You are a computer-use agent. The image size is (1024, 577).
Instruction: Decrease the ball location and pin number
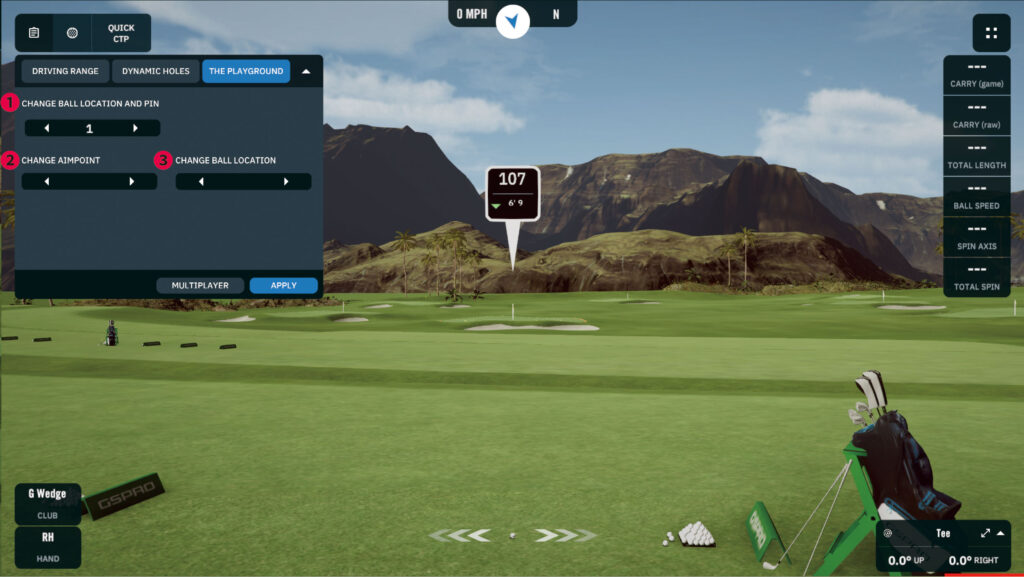coord(45,128)
